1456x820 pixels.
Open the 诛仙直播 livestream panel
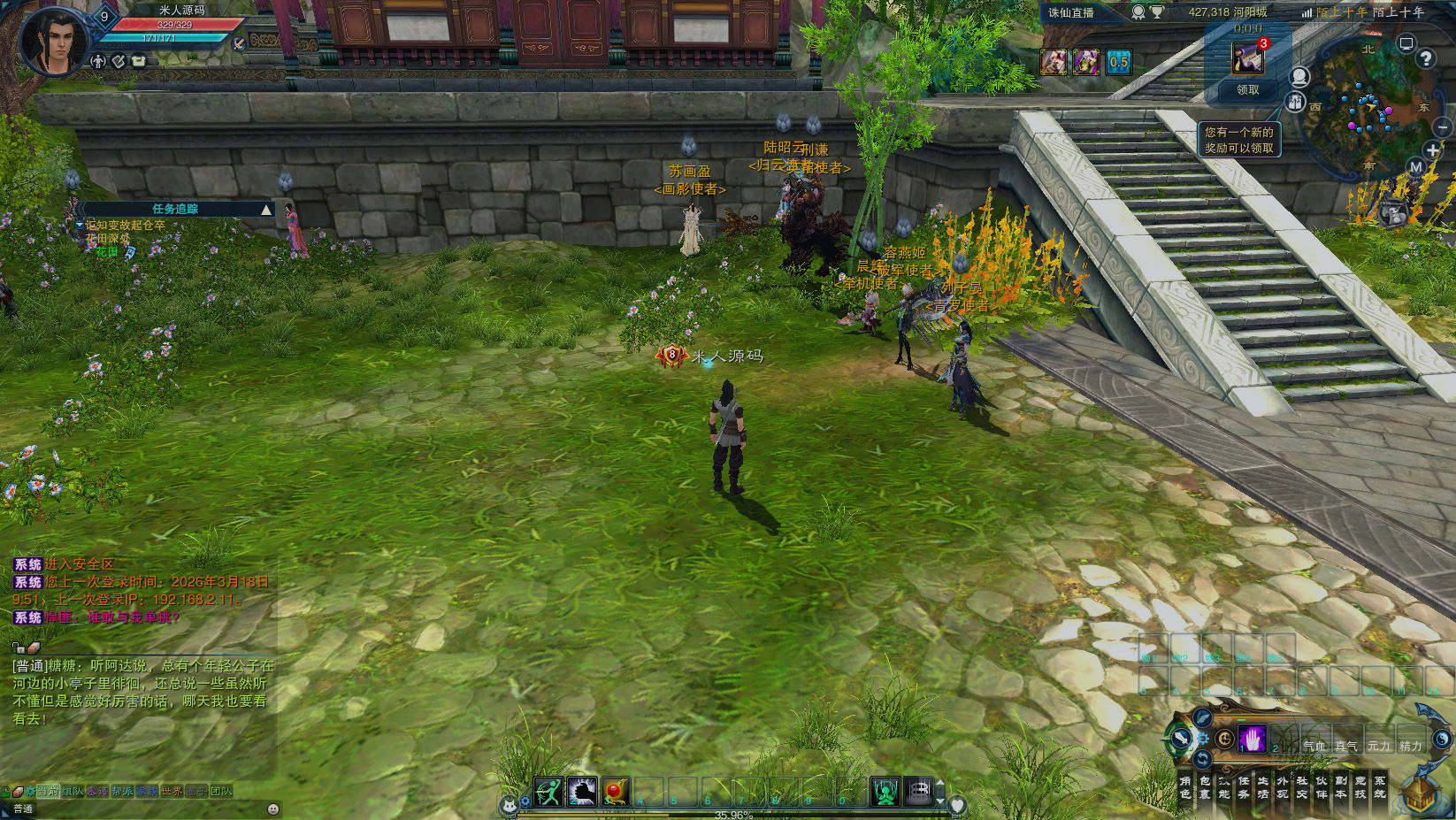point(1071,12)
